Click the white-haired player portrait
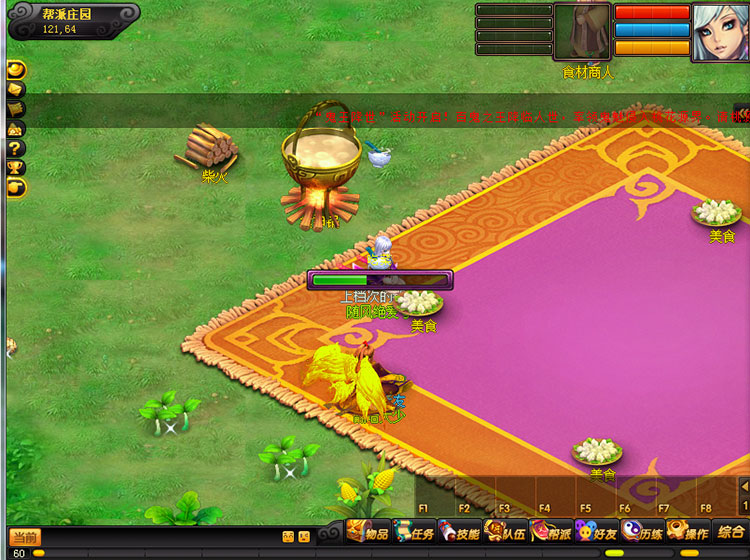This screenshot has width=750, height=560. (720, 31)
